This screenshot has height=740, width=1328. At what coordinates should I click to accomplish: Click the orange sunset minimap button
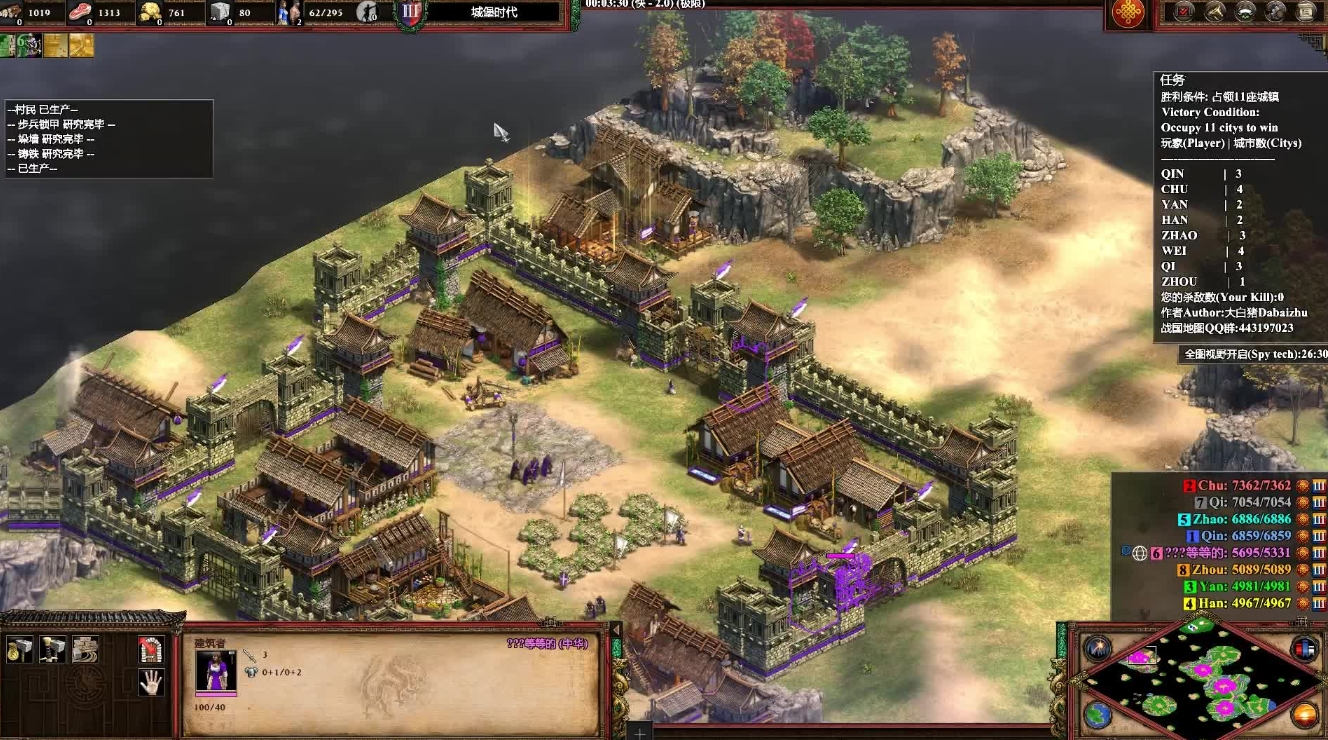[x=1304, y=714]
